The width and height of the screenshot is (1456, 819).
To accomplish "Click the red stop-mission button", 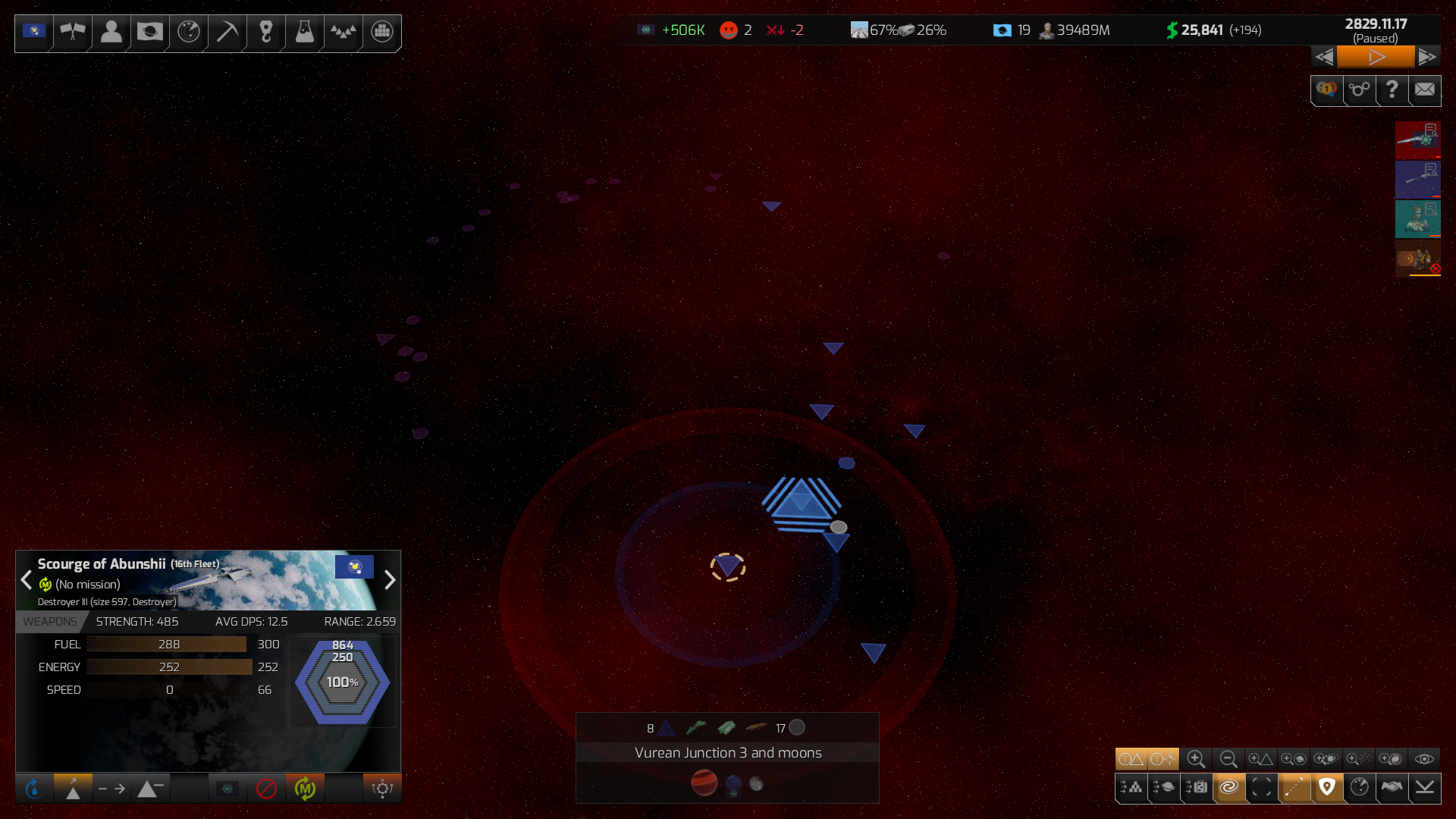I will coord(266,789).
